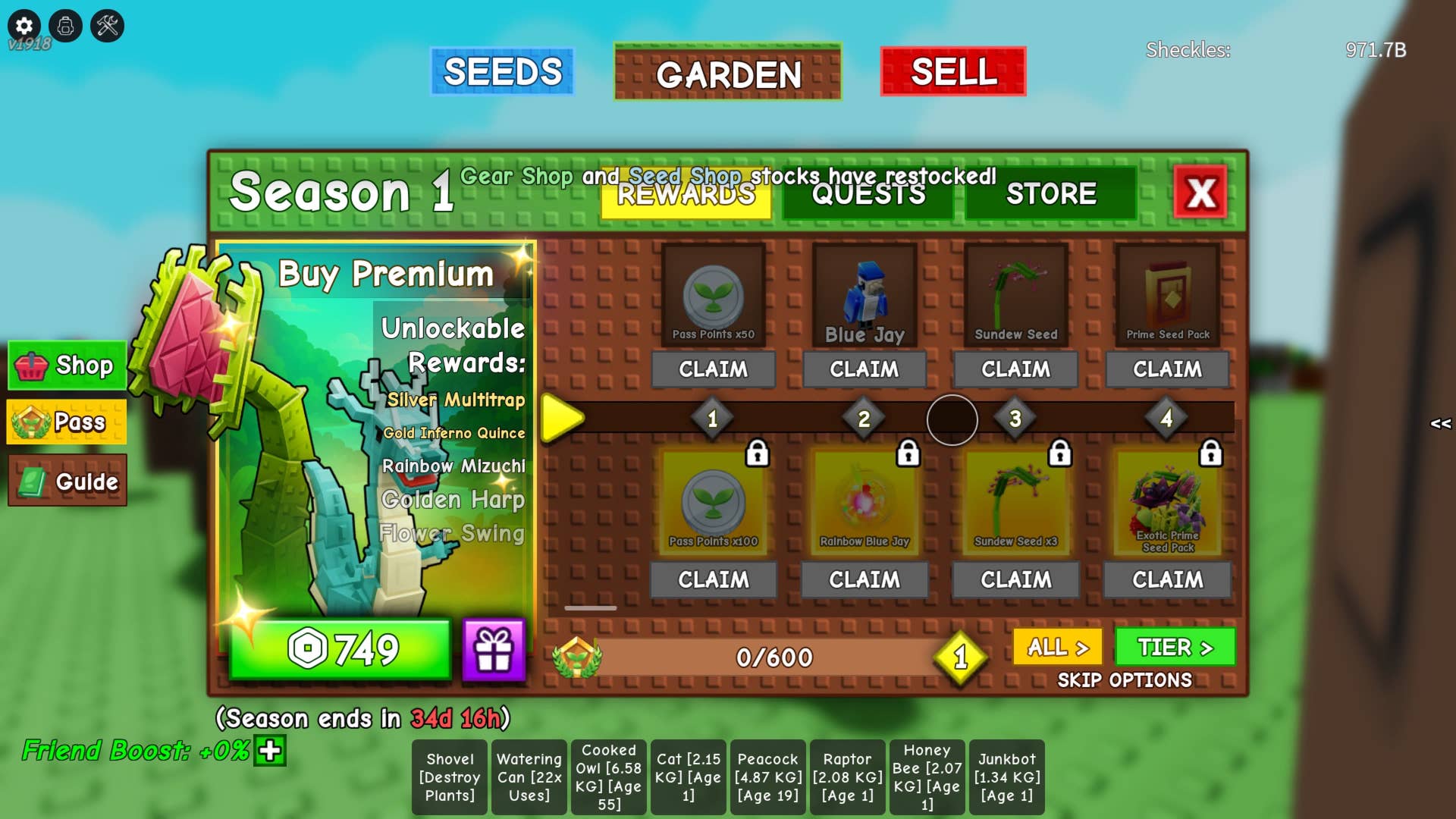Open the STORE tab
The width and height of the screenshot is (1456, 819).
[x=1050, y=195]
